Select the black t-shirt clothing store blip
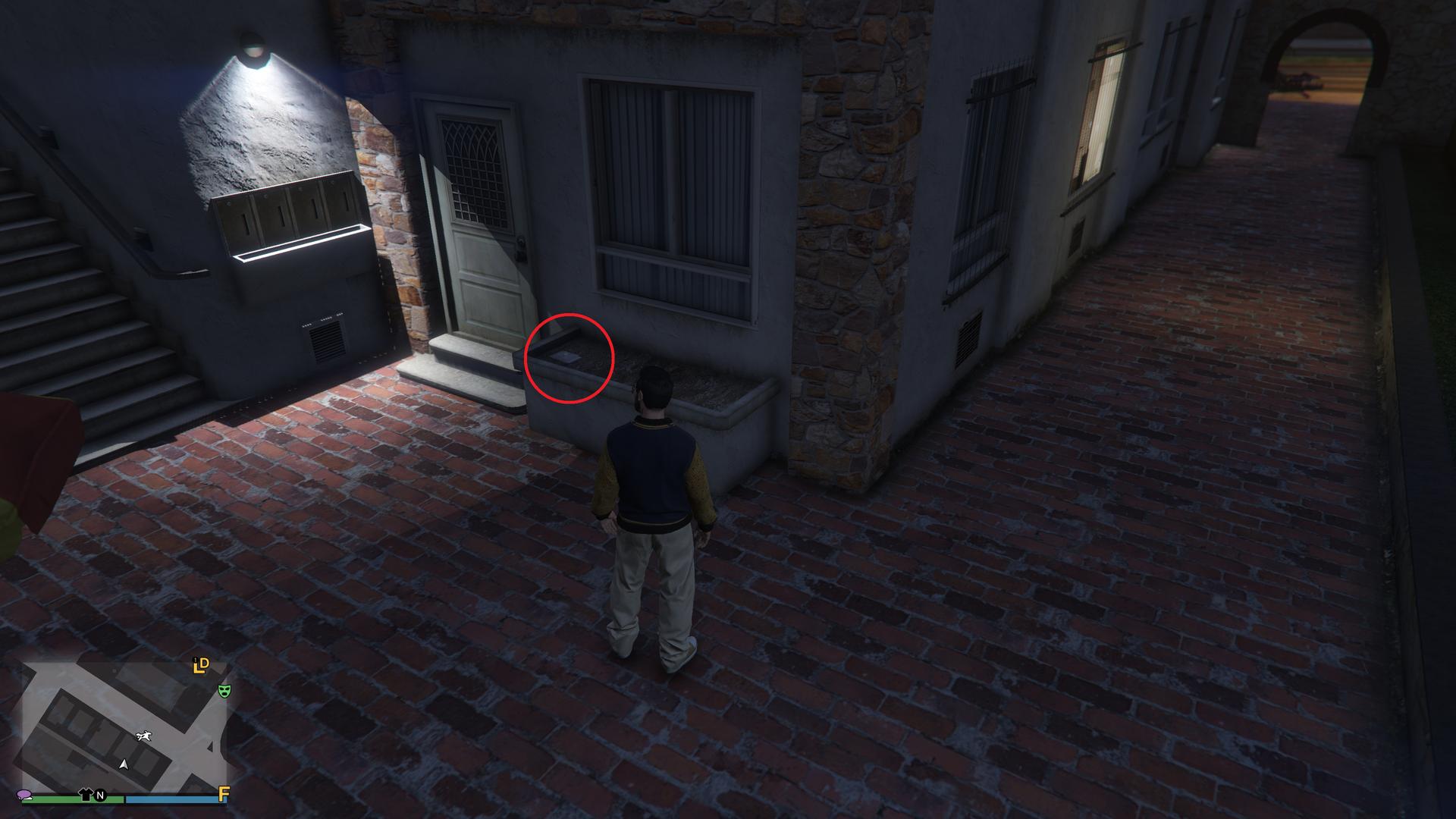 86,795
